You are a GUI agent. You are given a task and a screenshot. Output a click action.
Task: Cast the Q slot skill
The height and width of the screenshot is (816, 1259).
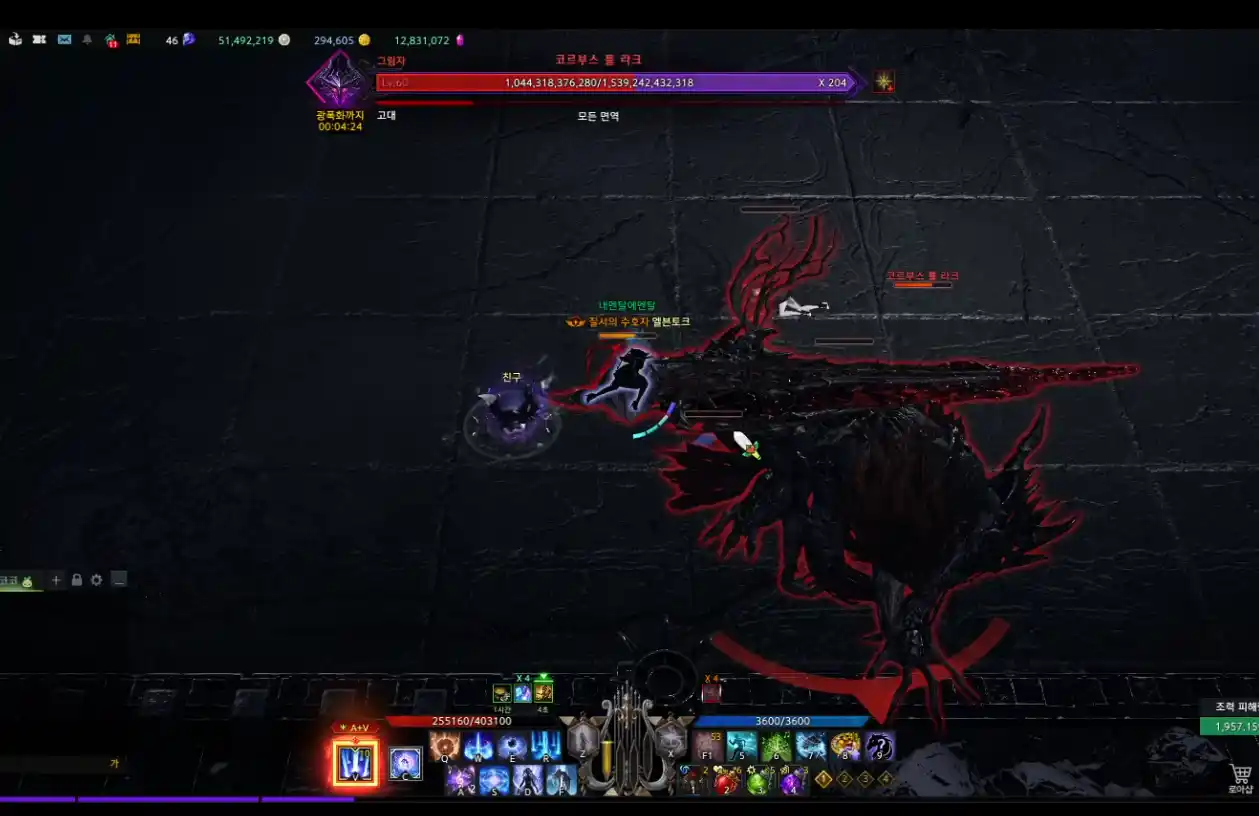click(444, 746)
